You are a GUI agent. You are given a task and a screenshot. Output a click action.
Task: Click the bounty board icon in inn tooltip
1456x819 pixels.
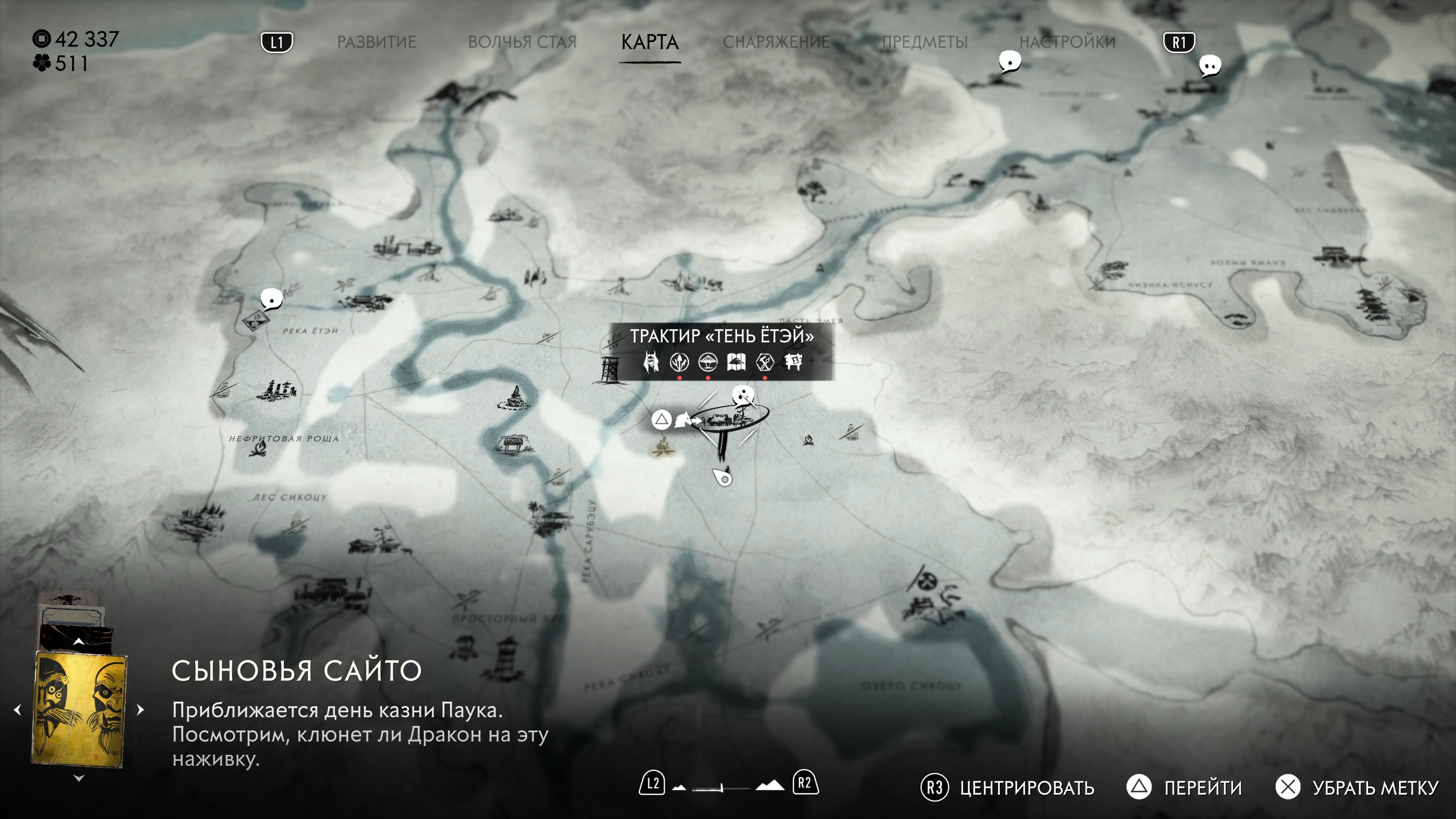click(x=793, y=361)
